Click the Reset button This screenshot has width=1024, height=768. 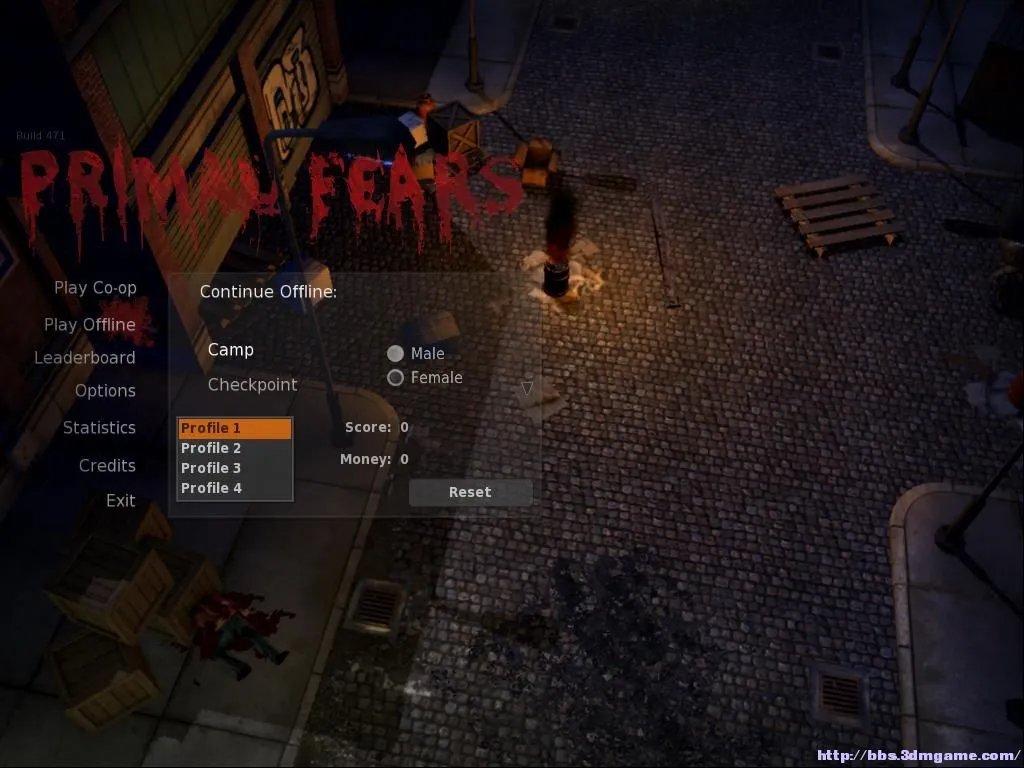coord(470,492)
